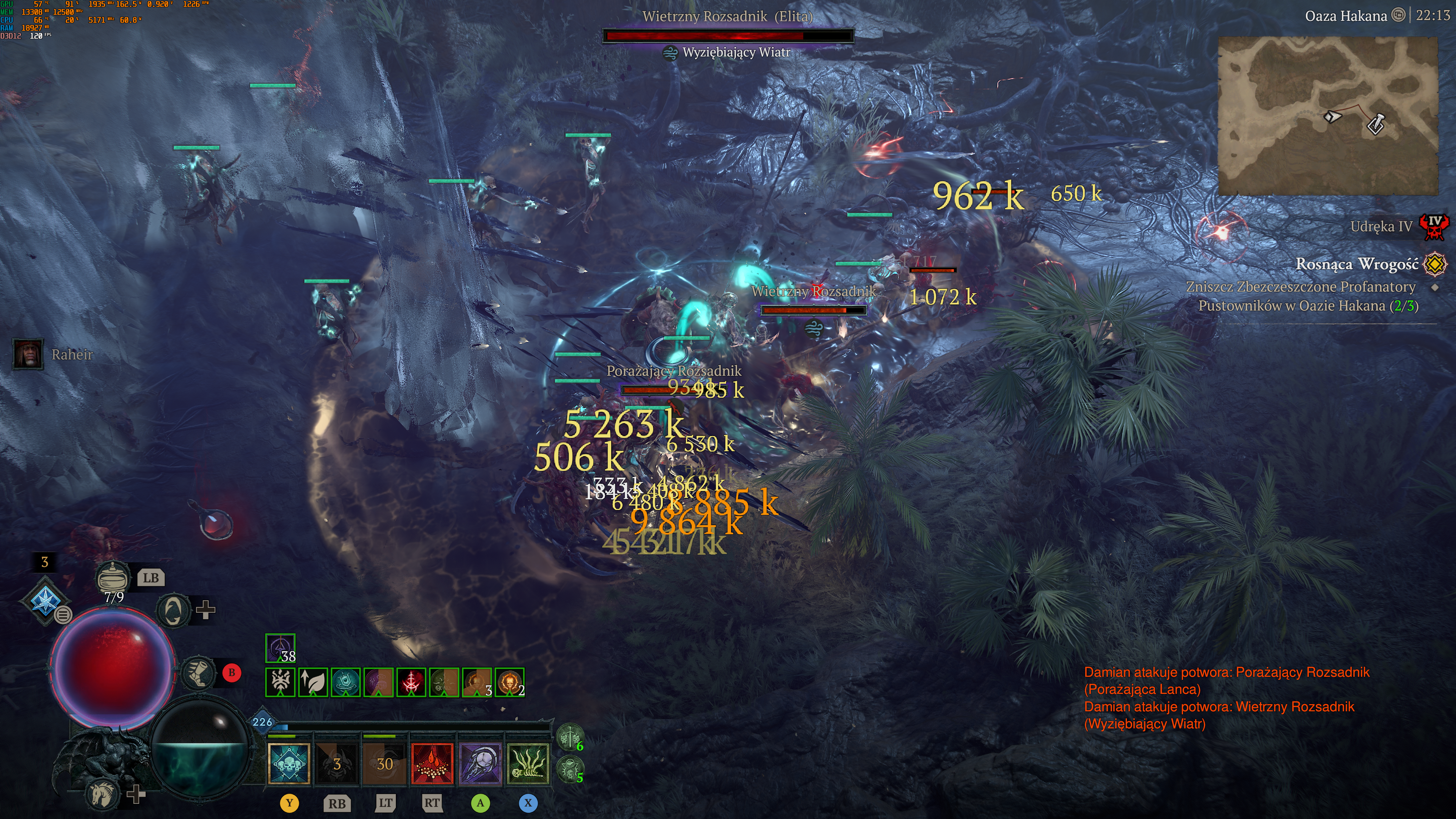Select the skeleton warrior minion counter

click(x=570, y=737)
